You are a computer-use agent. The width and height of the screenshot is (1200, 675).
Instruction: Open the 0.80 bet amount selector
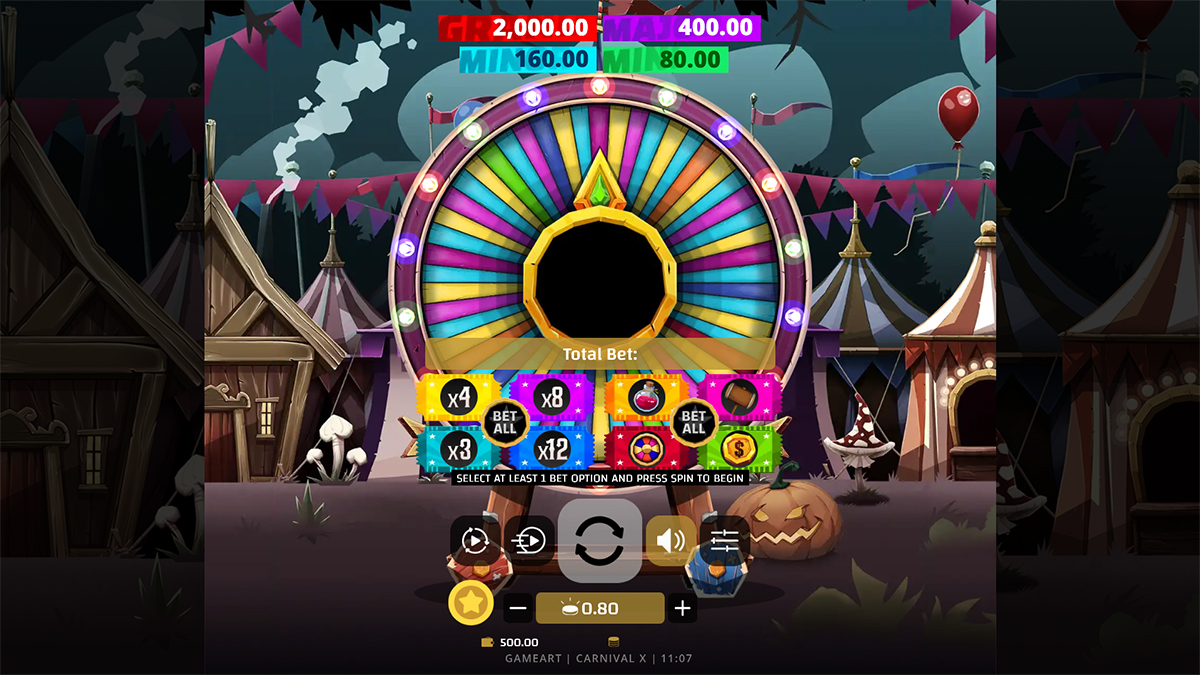(x=600, y=608)
